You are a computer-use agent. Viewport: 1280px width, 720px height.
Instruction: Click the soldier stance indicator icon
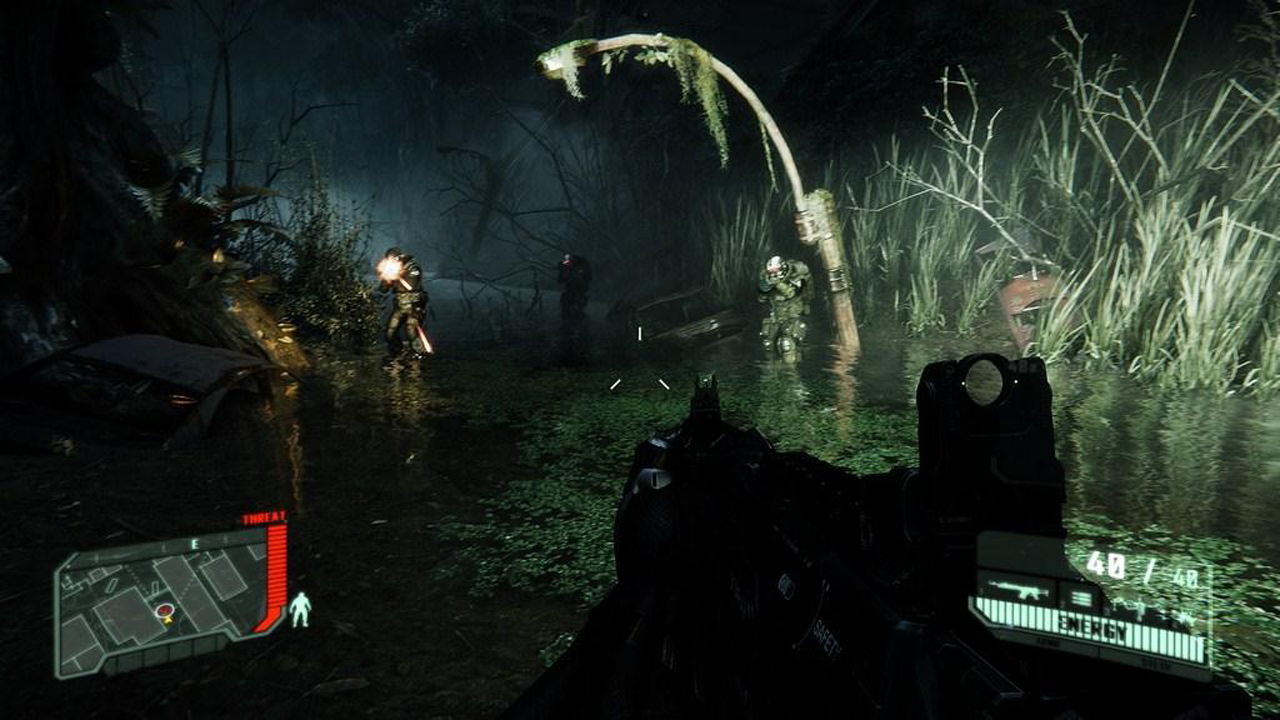pos(300,609)
